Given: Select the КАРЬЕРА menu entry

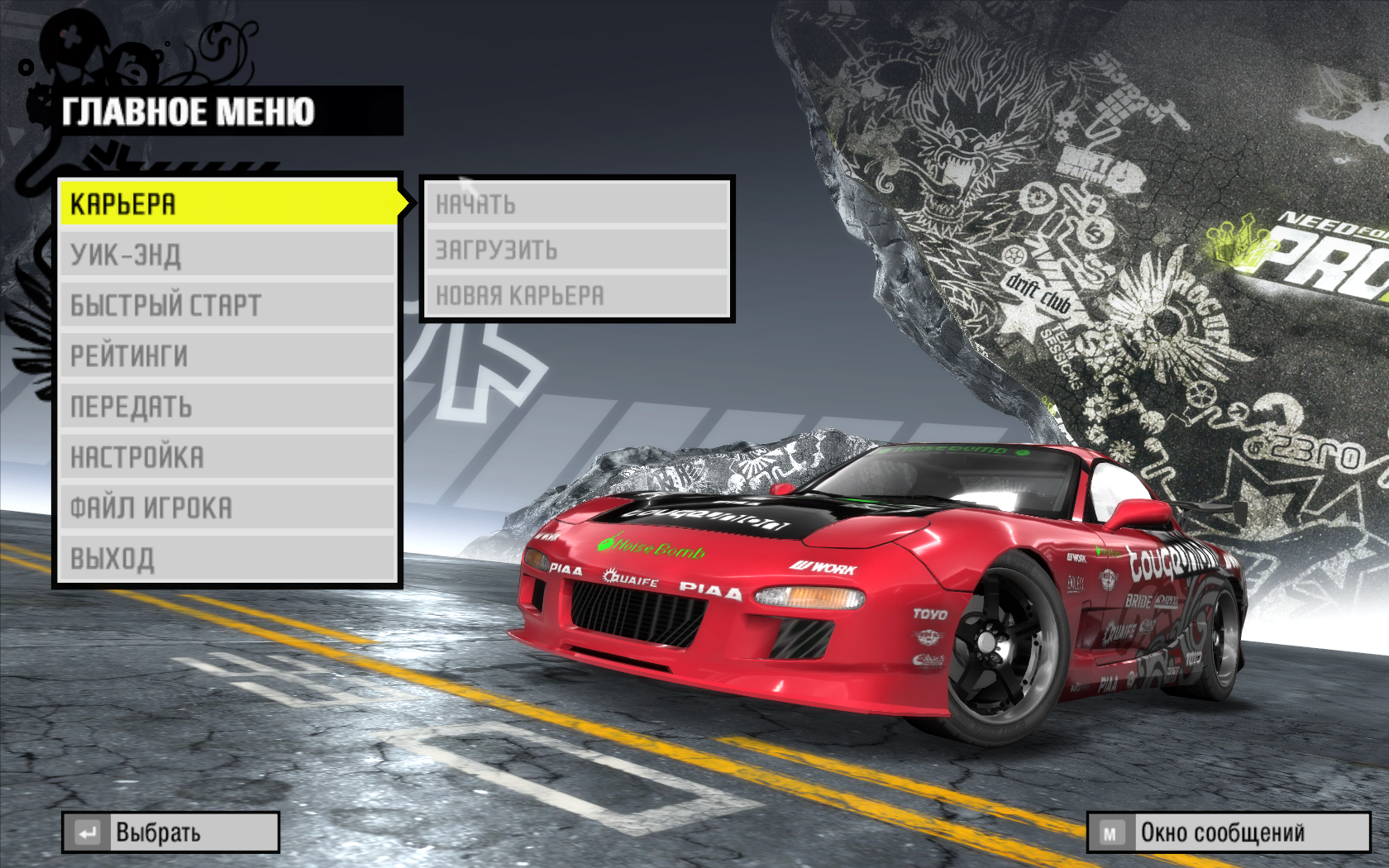Looking at the screenshot, I should [x=227, y=203].
